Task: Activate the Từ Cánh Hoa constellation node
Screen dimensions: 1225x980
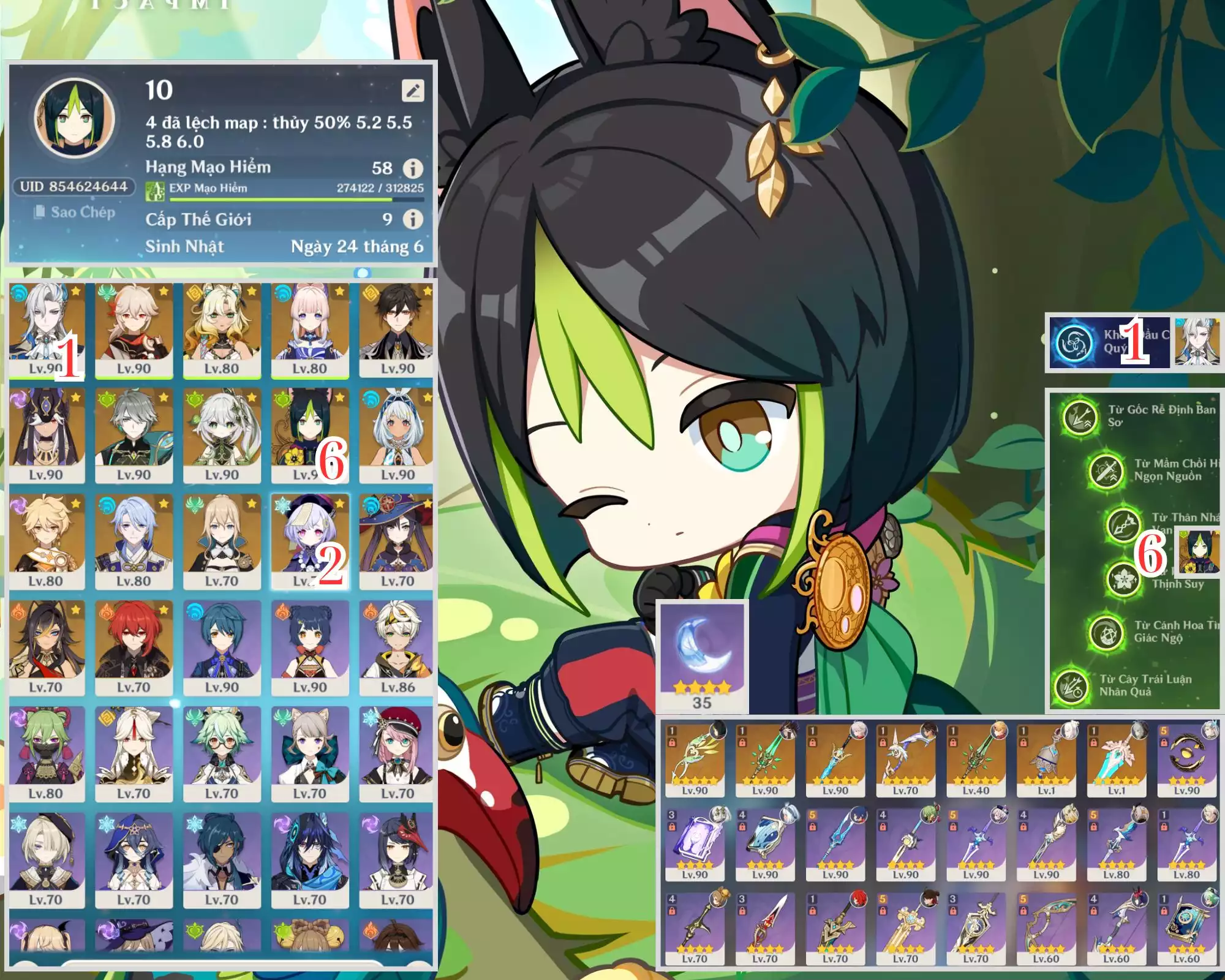Action: point(1106,632)
